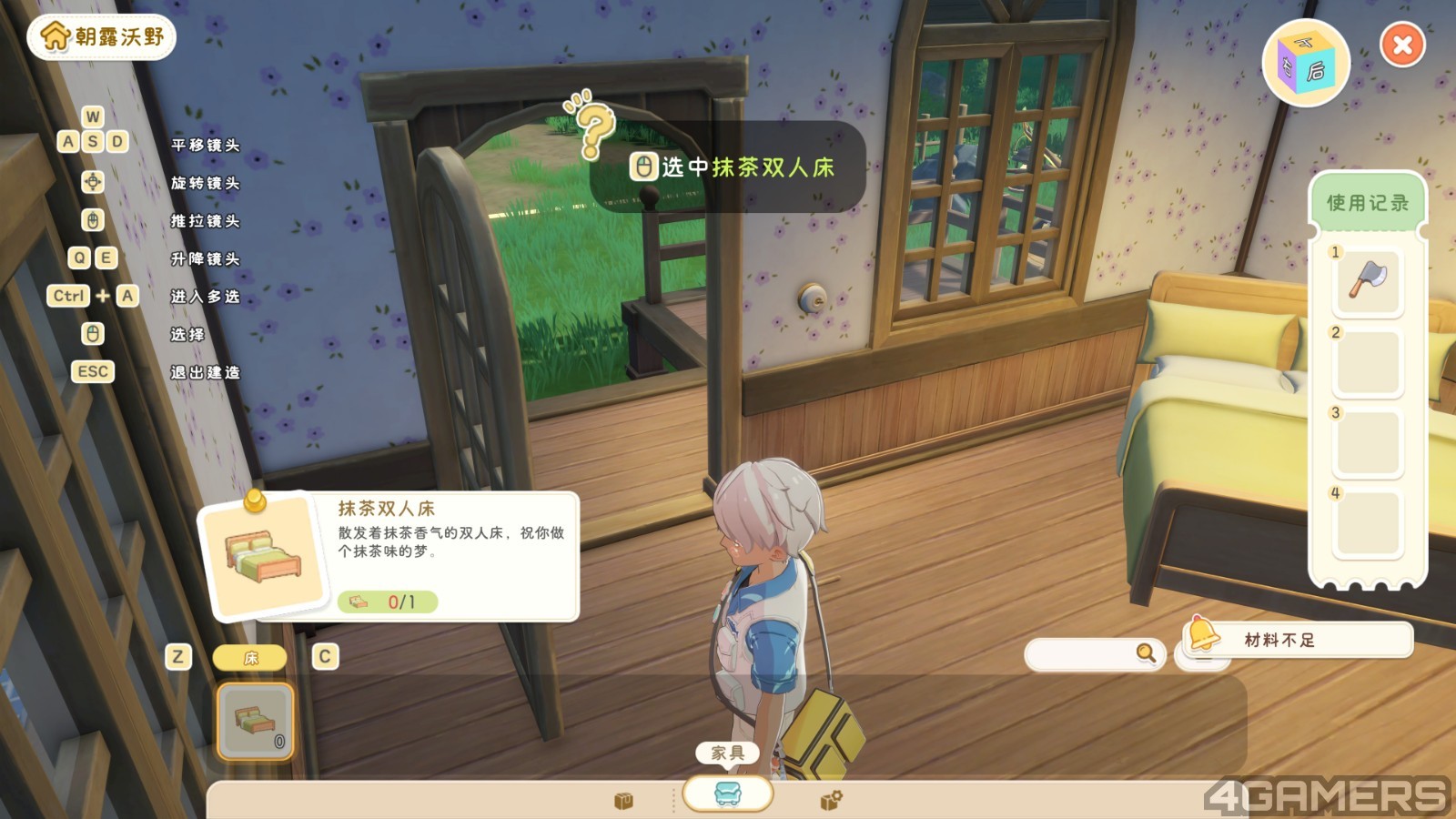
Task: Open the box-with-gear tab
Action: click(x=831, y=800)
